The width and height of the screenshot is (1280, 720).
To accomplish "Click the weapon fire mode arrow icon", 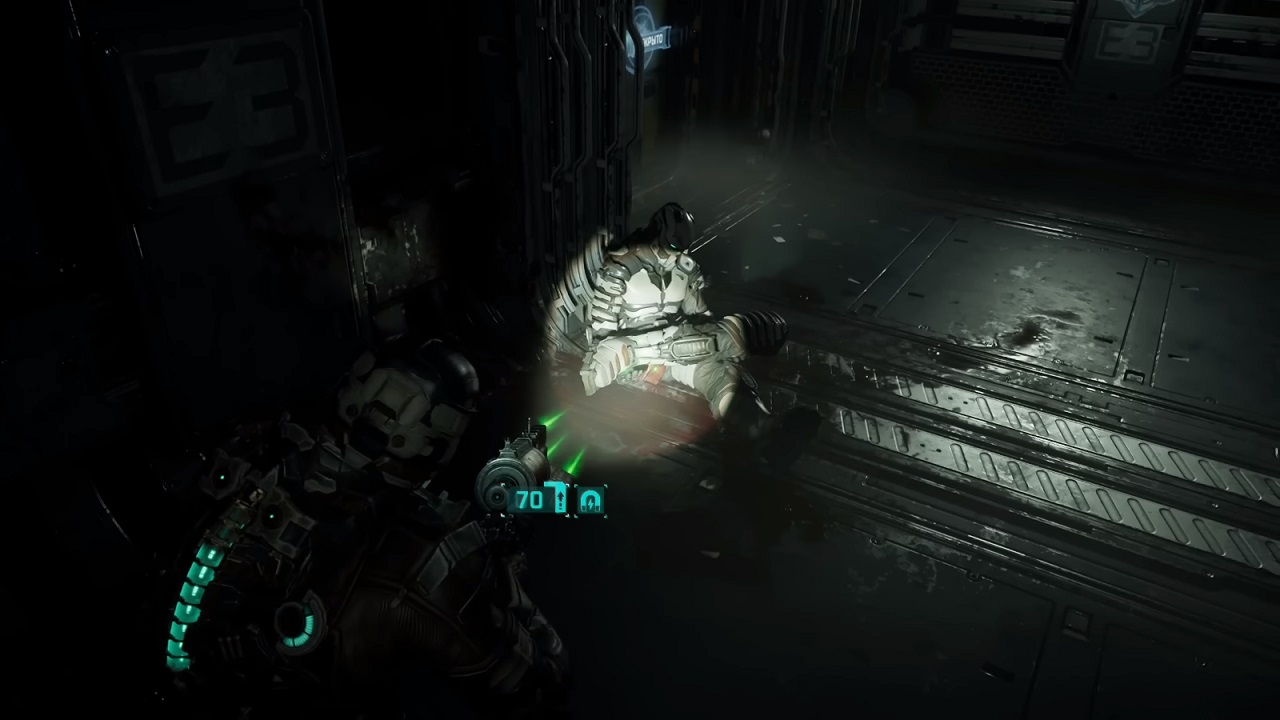I will click(561, 499).
